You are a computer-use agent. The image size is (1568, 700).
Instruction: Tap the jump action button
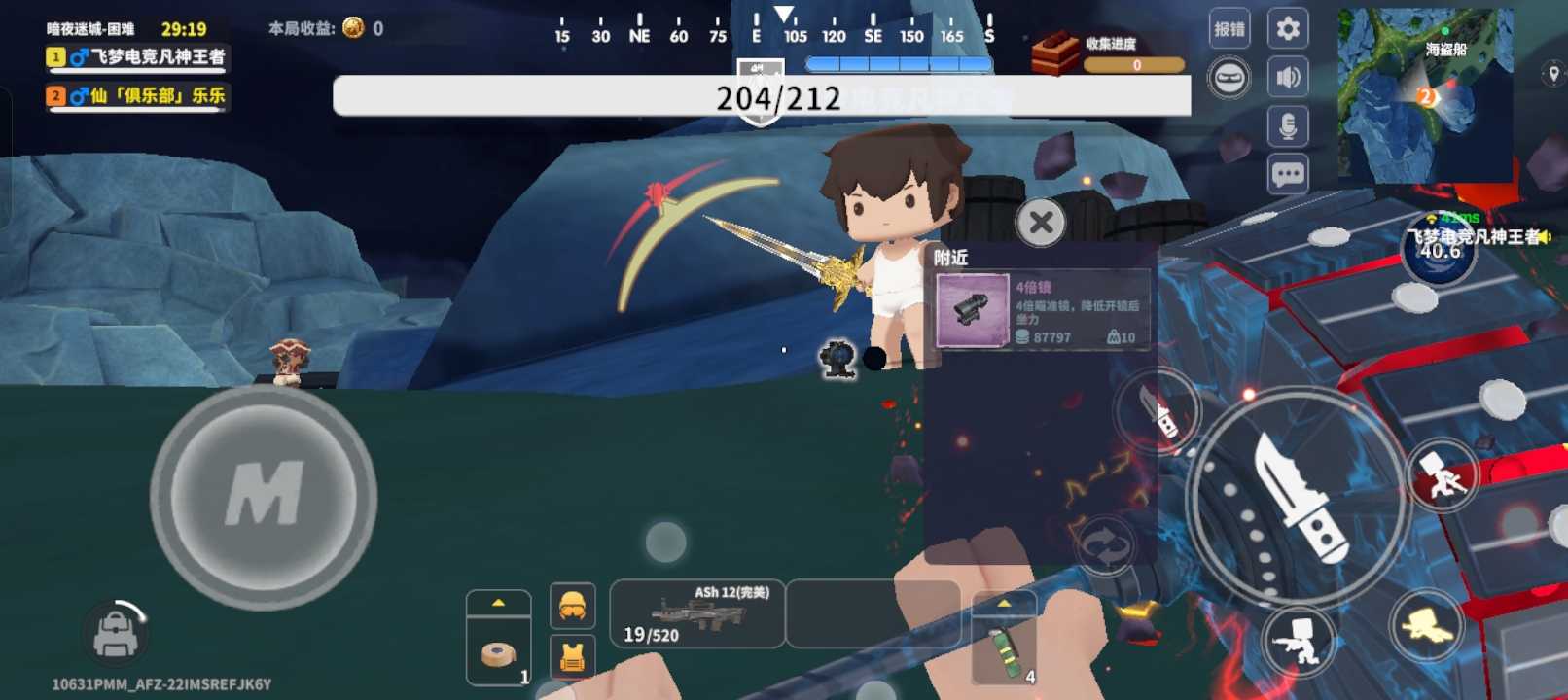(x=1442, y=475)
